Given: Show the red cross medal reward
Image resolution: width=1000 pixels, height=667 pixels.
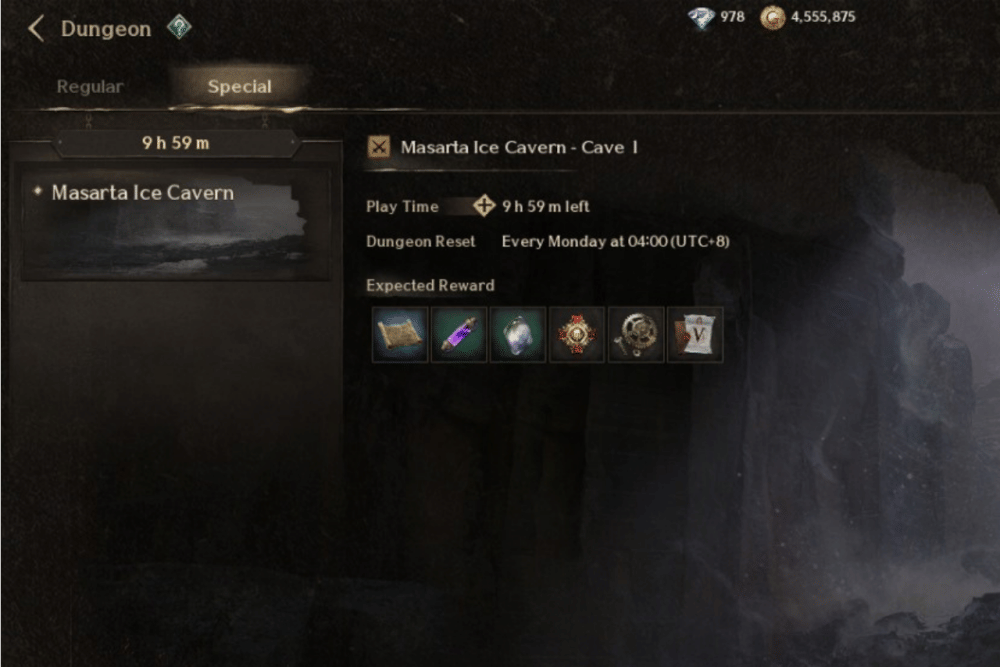Looking at the screenshot, I should (x=577, y=334).
